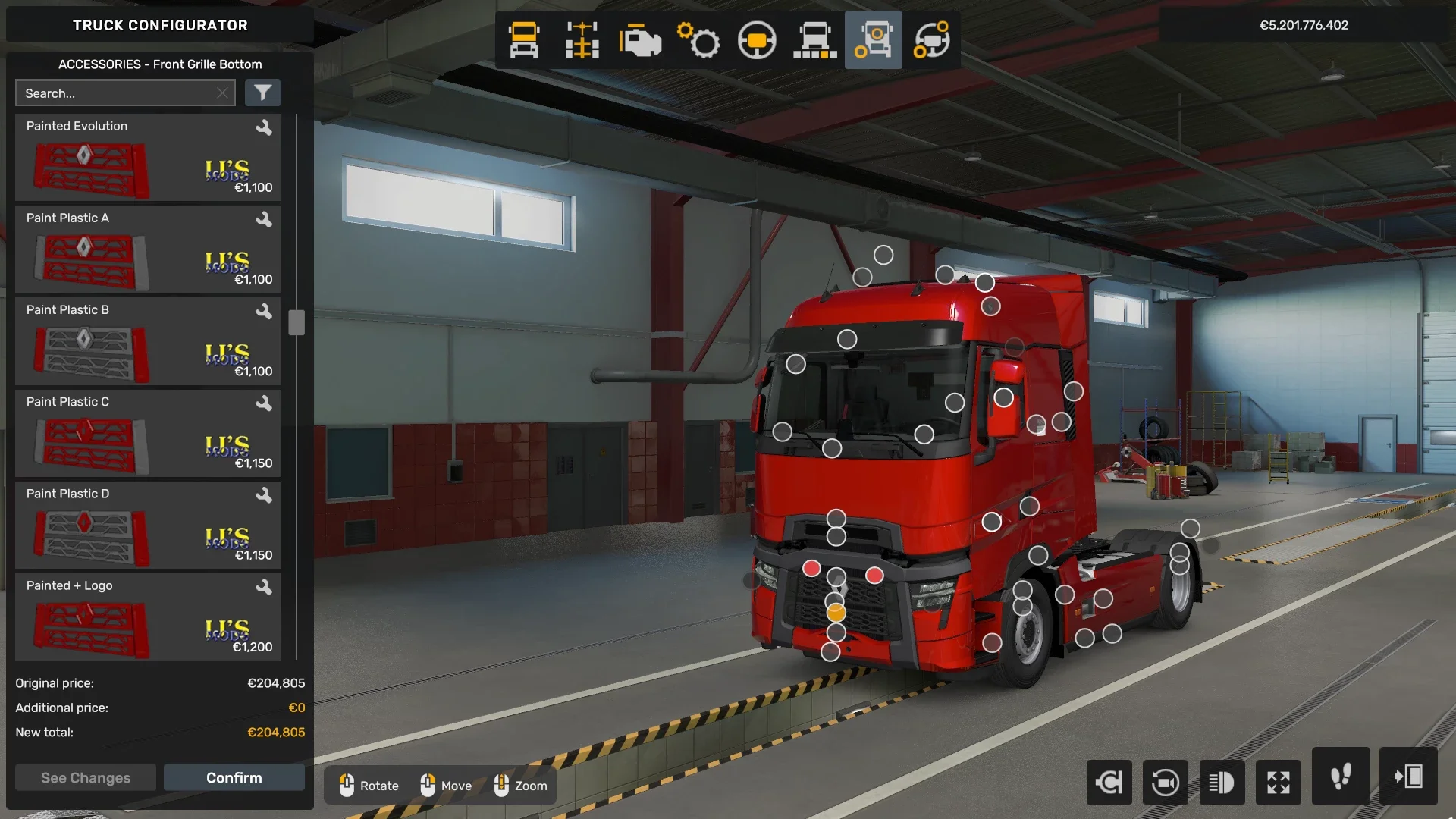This screenshot has width=1456, height=819.
Task: Confirm the truck configuration changes
Action: (x=234, y=777)
